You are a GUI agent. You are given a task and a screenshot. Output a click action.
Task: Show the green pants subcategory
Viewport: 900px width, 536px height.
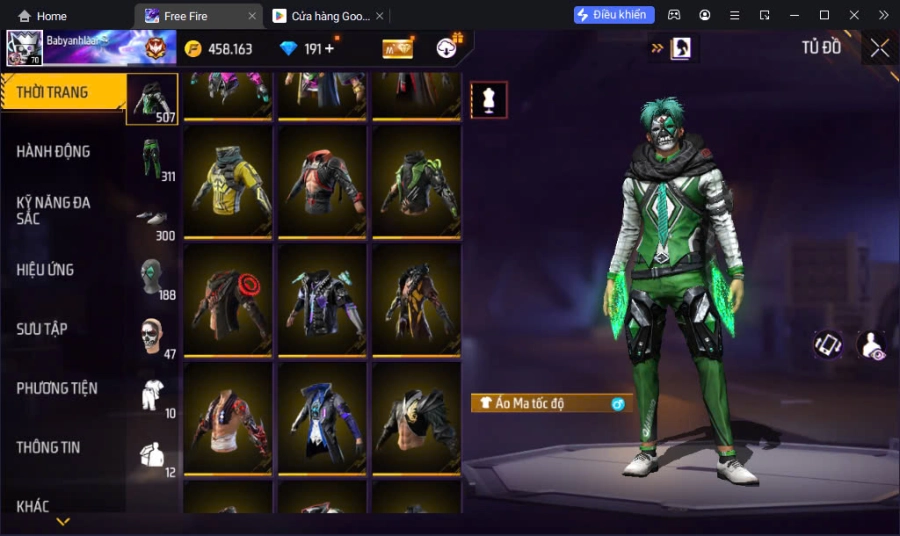coord(152,158)
